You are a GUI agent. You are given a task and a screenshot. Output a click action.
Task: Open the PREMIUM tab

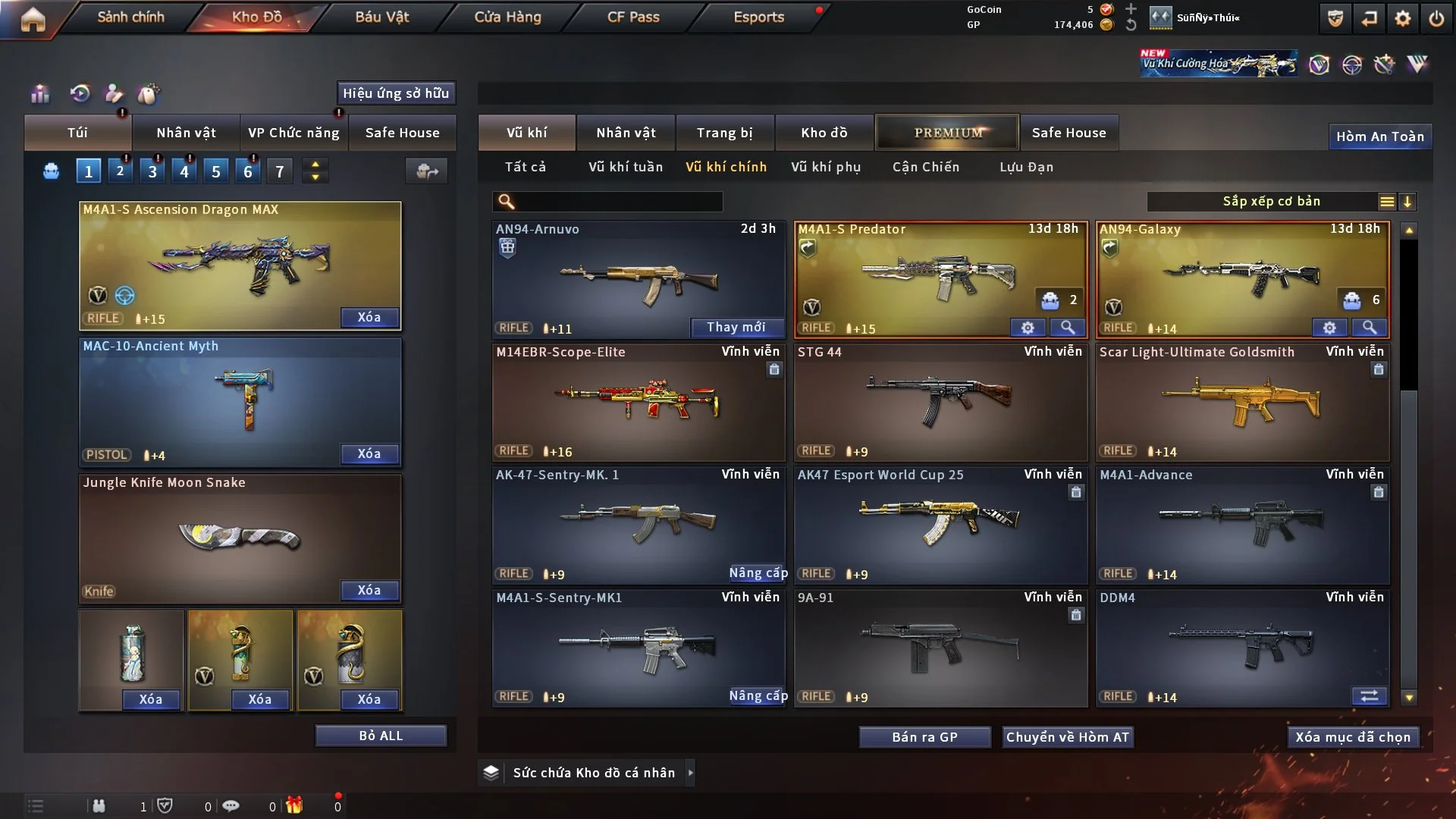[x=947, y=133]
